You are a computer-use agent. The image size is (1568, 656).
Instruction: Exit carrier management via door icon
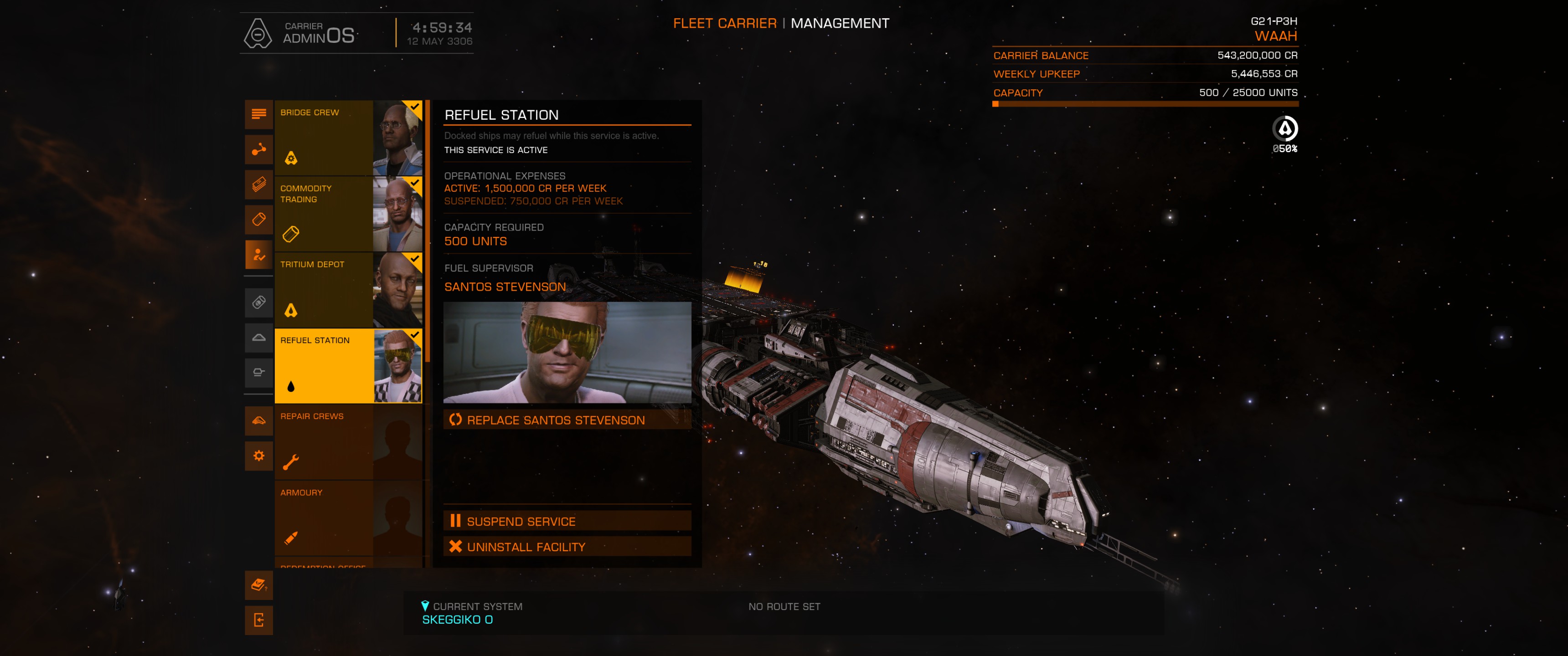click(x=259, y=620)
